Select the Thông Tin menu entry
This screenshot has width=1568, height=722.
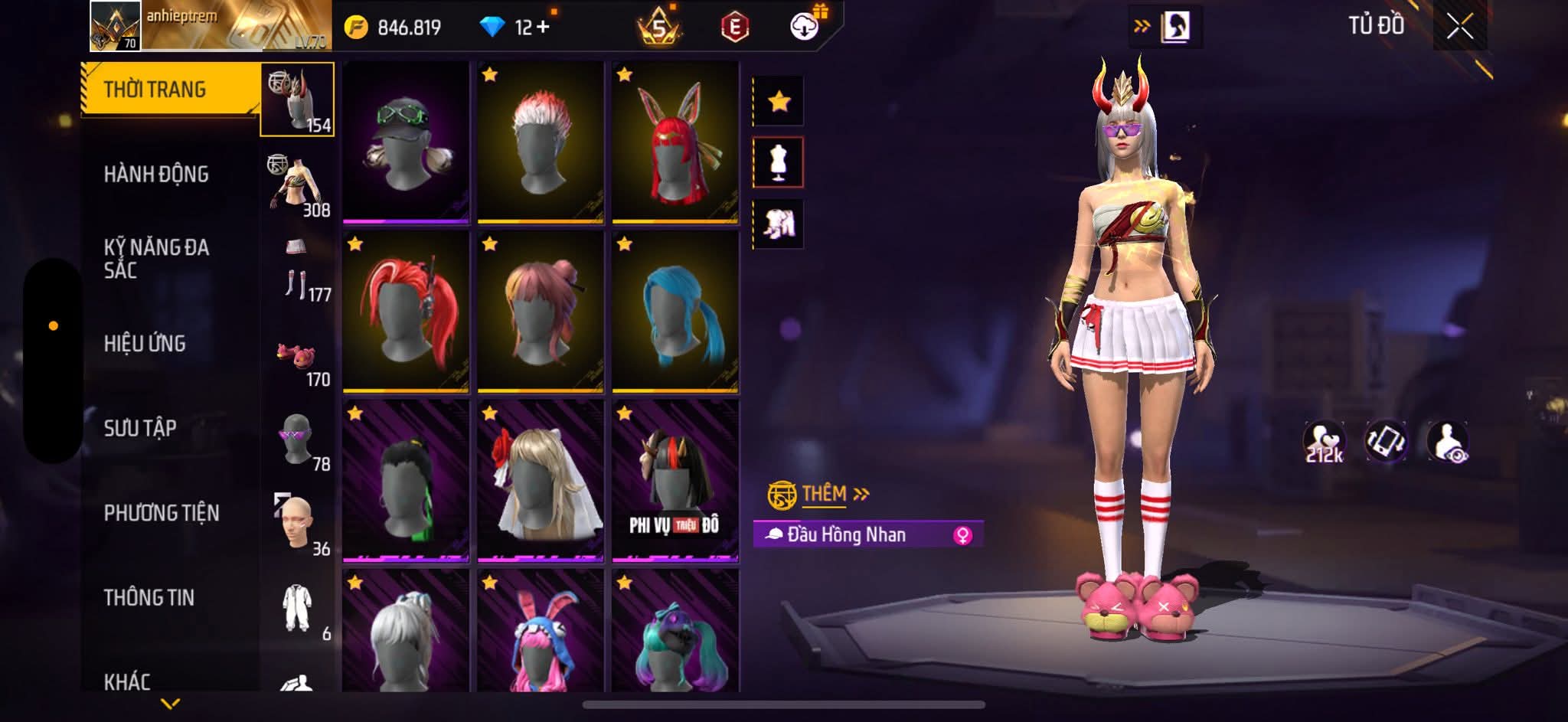point(149,597)
